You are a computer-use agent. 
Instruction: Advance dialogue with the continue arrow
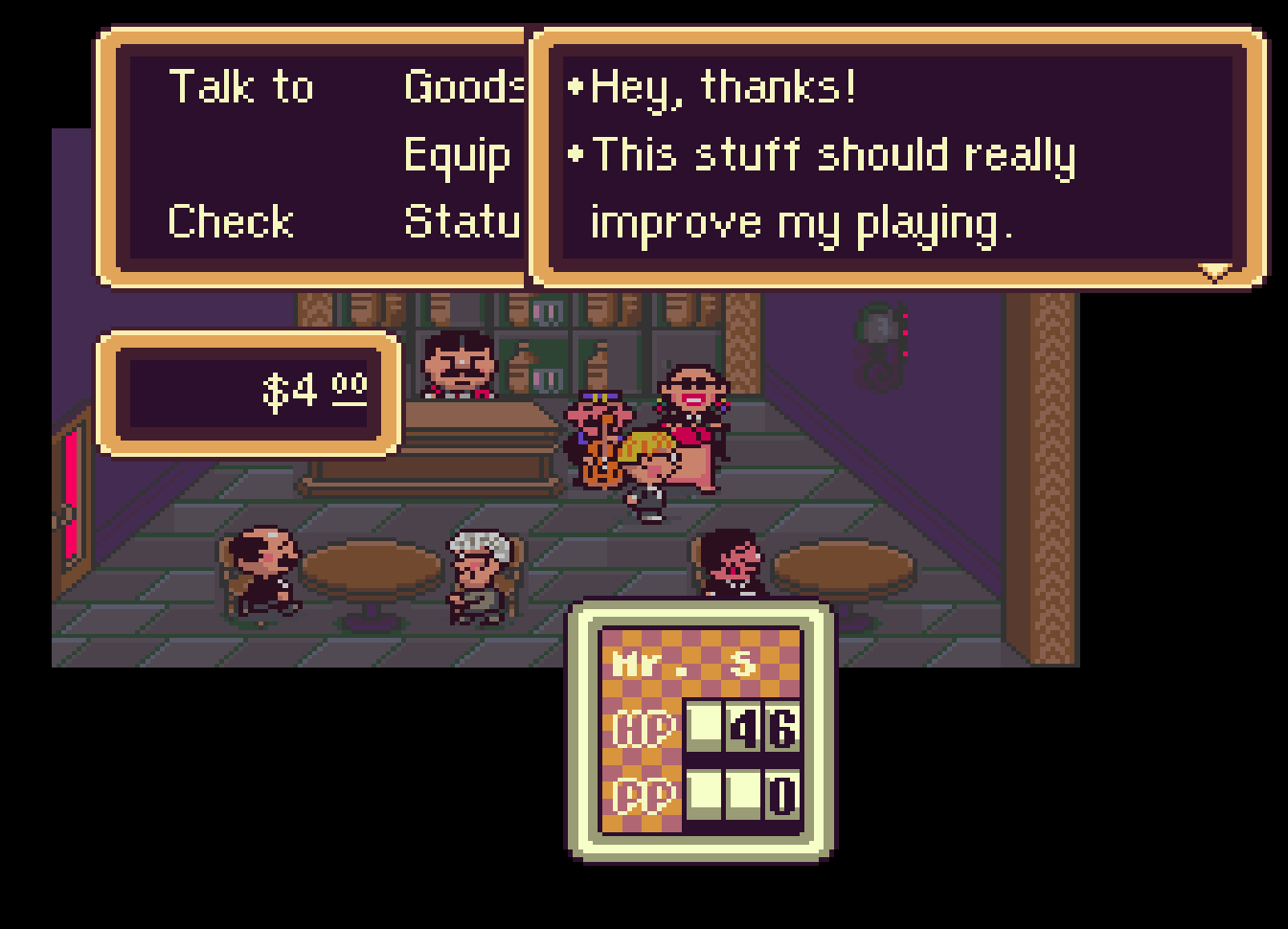click(1214, 273)
